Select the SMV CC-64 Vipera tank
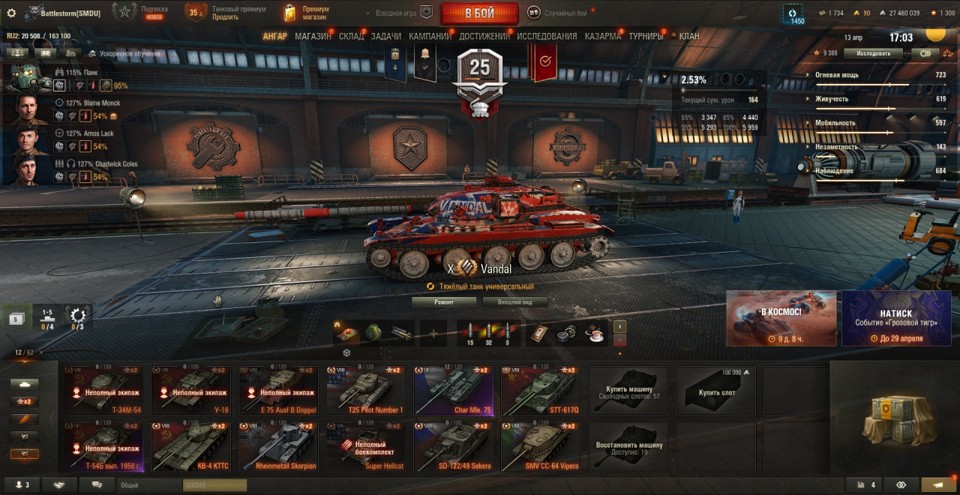Image resolution: width=960 pixels, height=495 pixels. [539, 445]
